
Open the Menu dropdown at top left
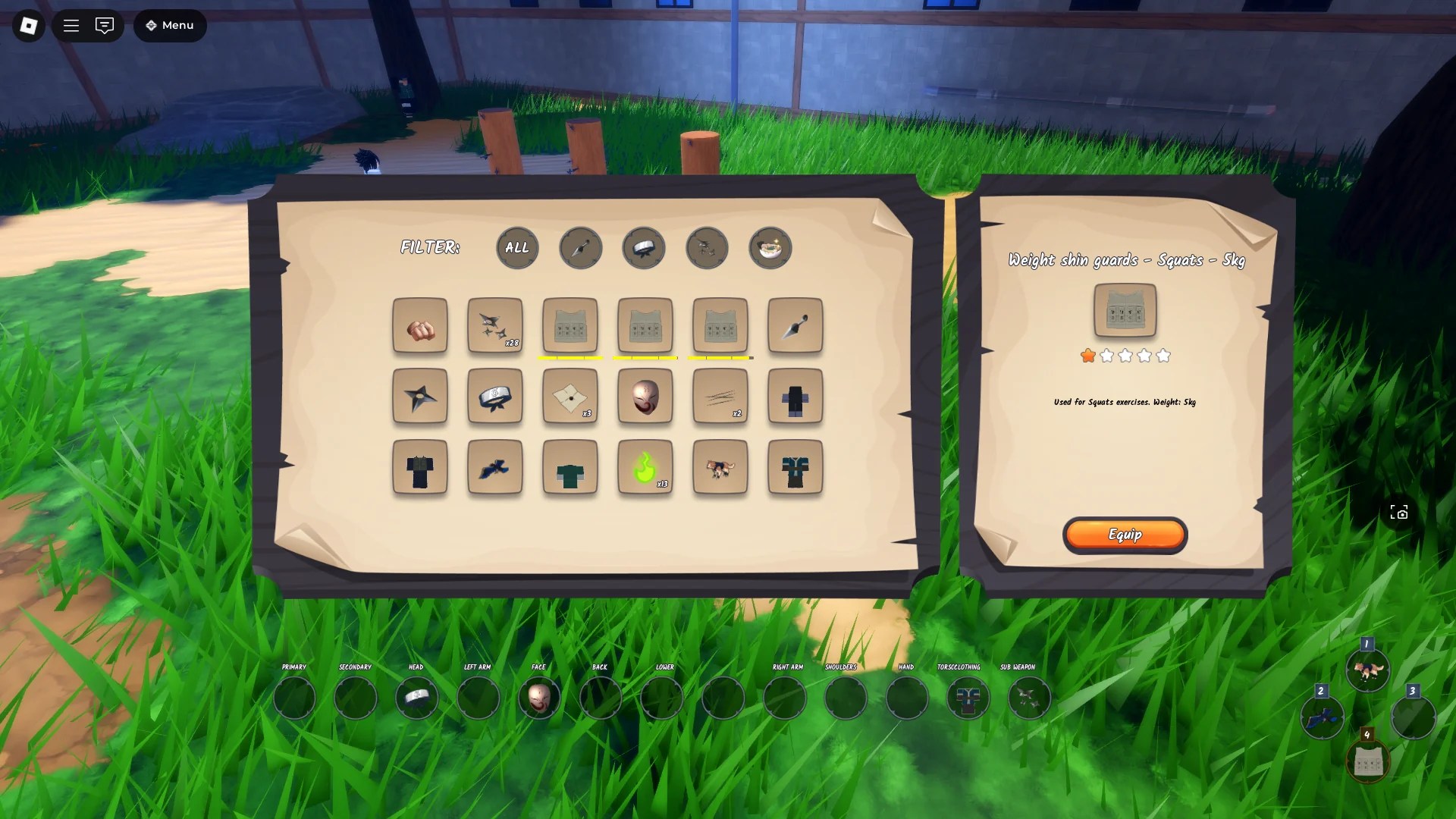pyautogui.click(x=169, y=25)
